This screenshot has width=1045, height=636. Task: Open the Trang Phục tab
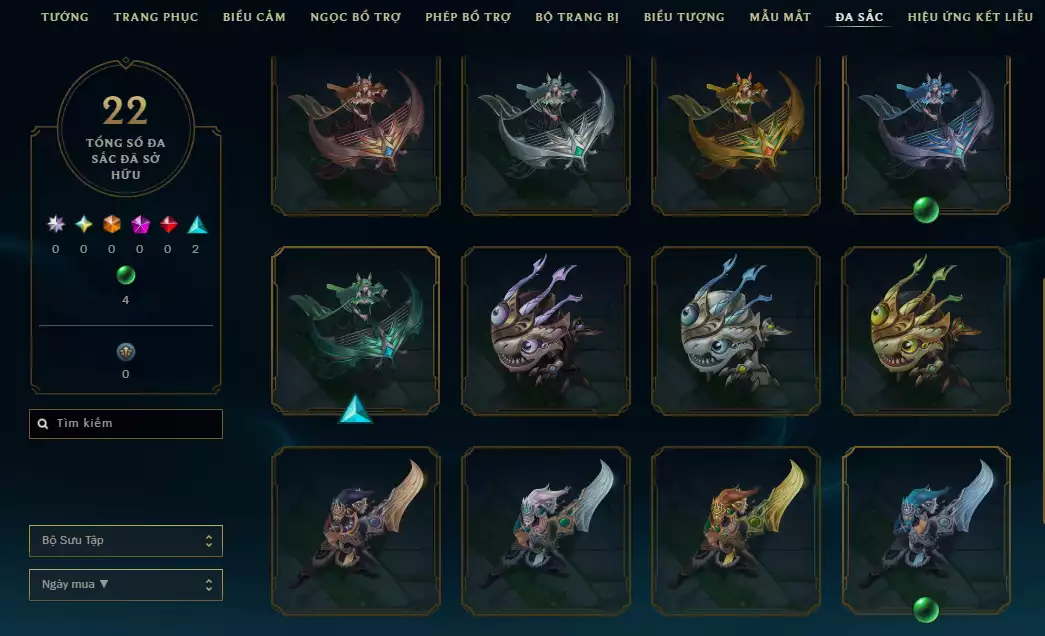(156, 17)
